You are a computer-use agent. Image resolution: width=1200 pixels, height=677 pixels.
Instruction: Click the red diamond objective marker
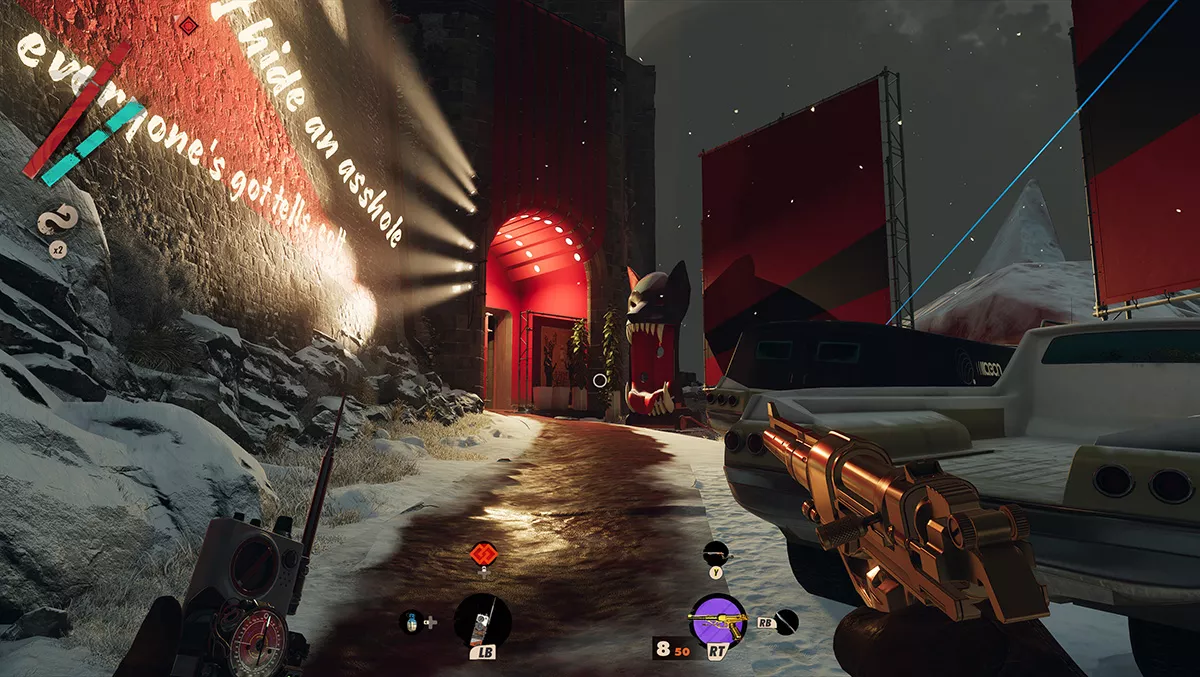187,24
